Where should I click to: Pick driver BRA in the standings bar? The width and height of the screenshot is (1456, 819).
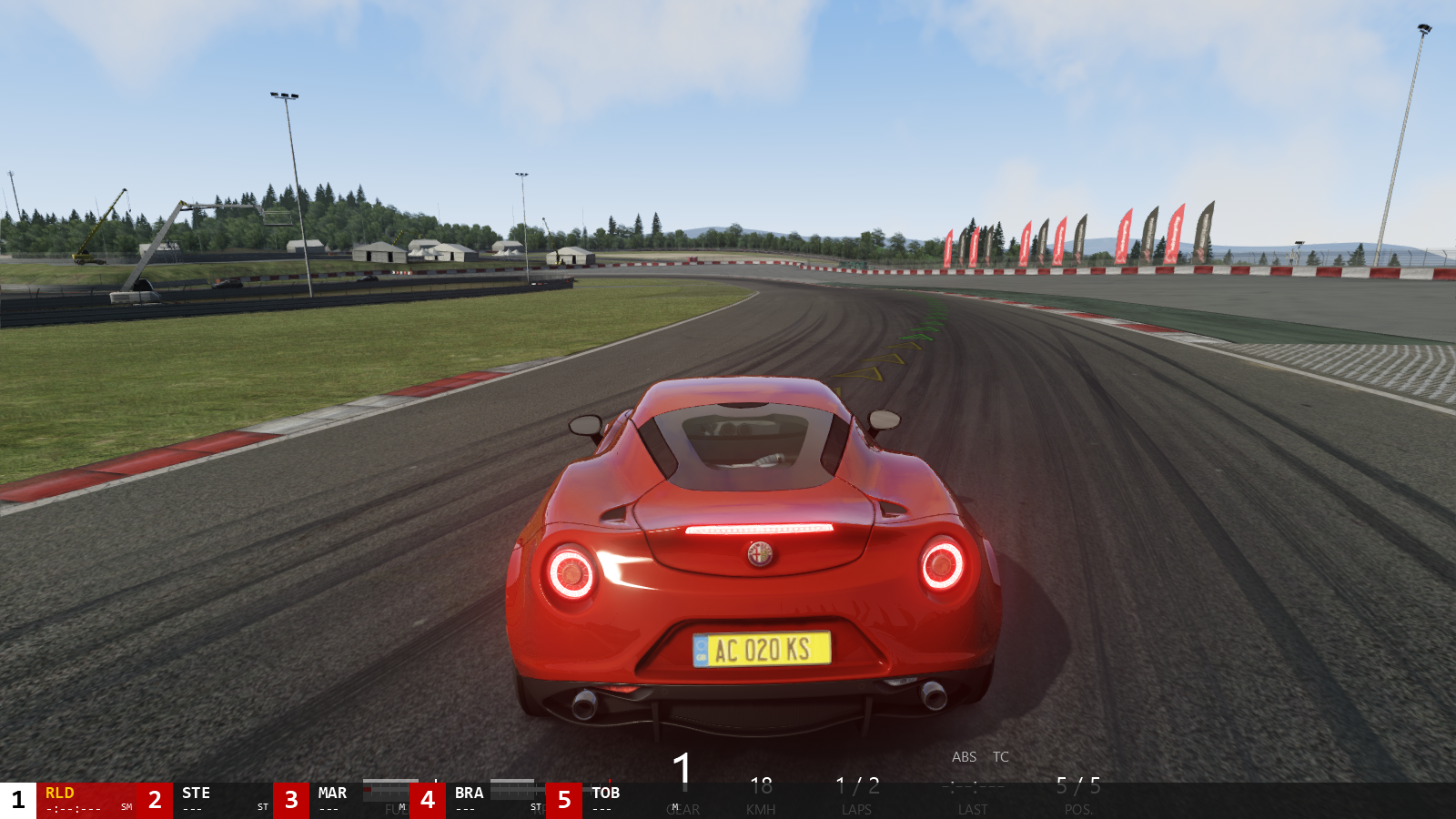[469, 794]
